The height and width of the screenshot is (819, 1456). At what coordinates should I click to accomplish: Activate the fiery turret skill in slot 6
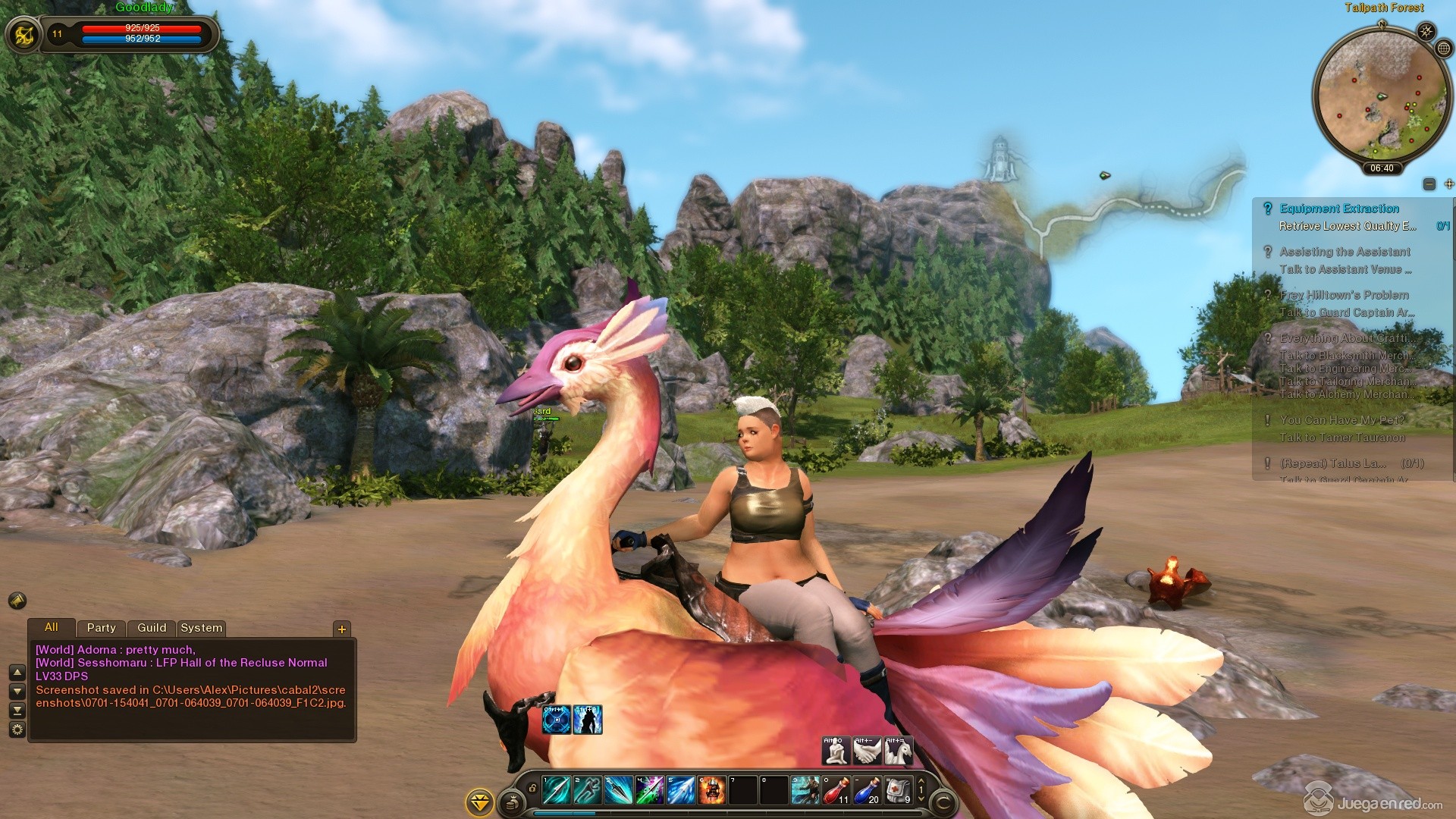coord(712,790)
